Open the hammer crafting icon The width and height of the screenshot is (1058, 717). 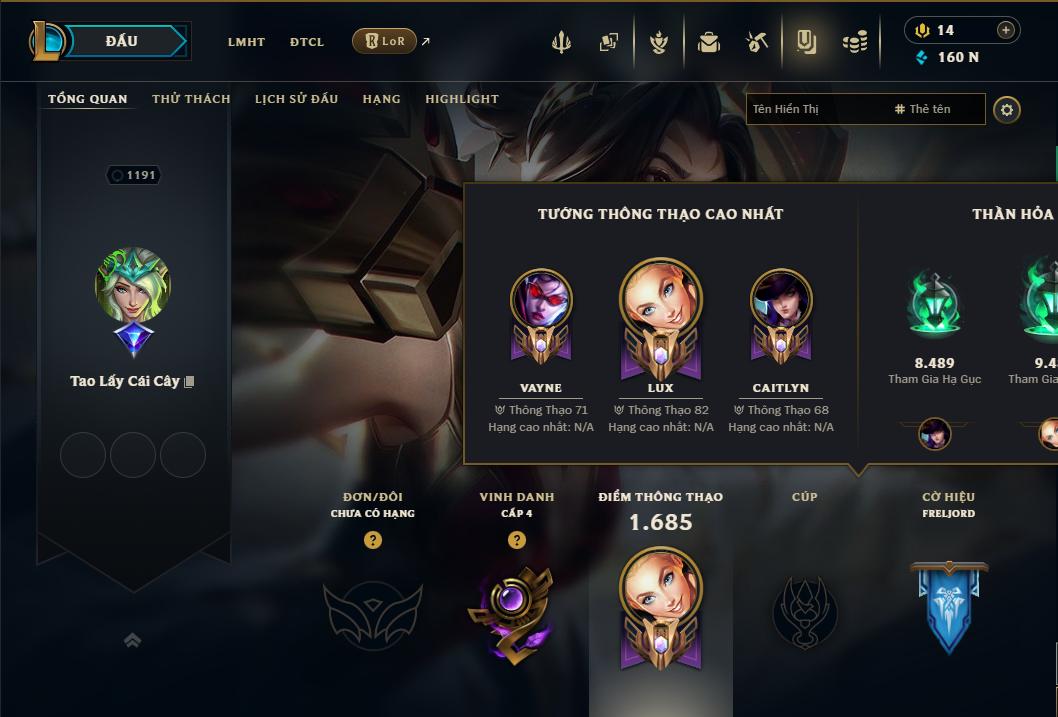tap(757, 42)
